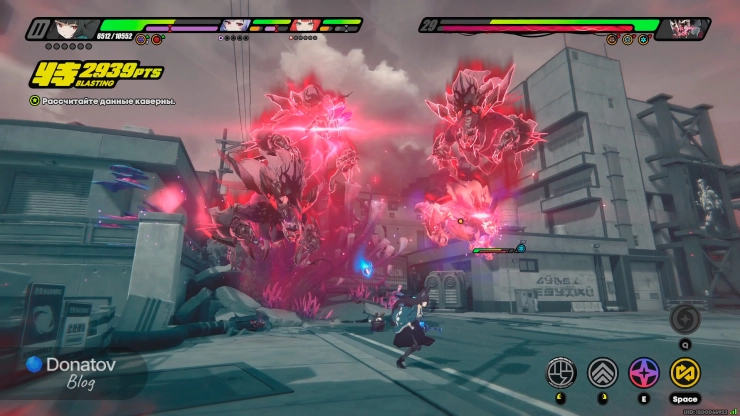740x416 pixels.
Task: Click the Donatov Blog watermark
Action: click(x=66, y=372)
